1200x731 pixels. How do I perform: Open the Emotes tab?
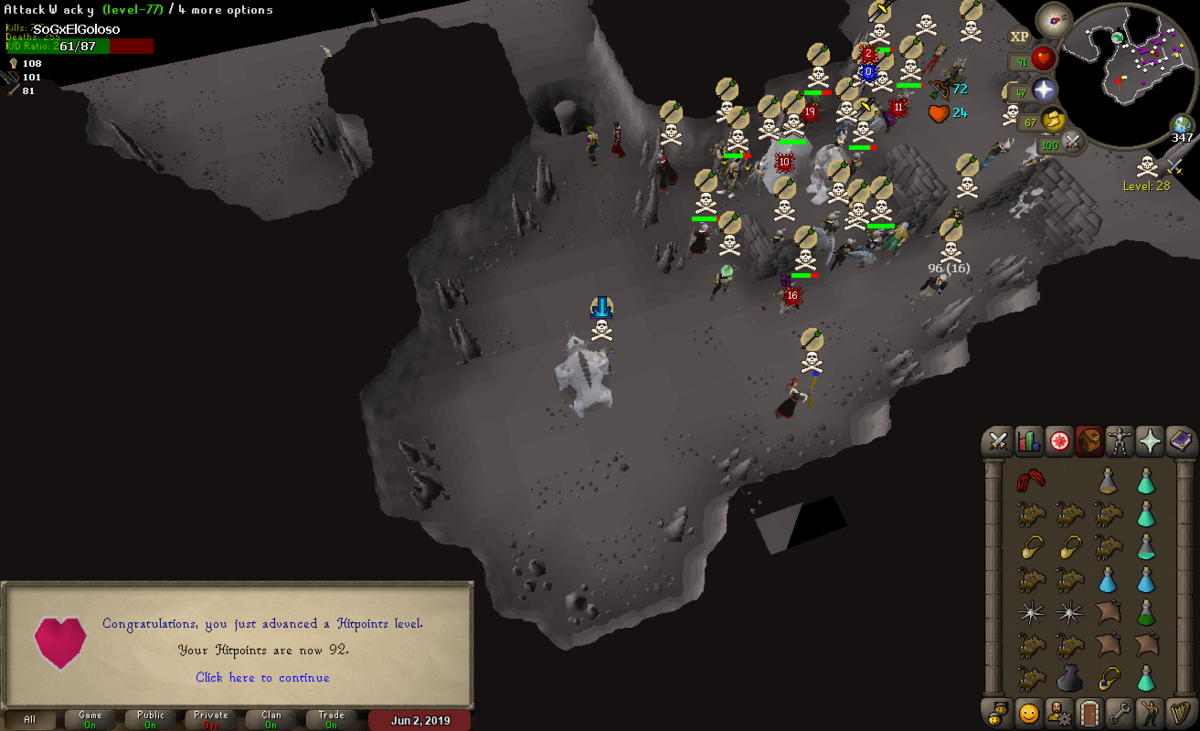[1150, 713]
